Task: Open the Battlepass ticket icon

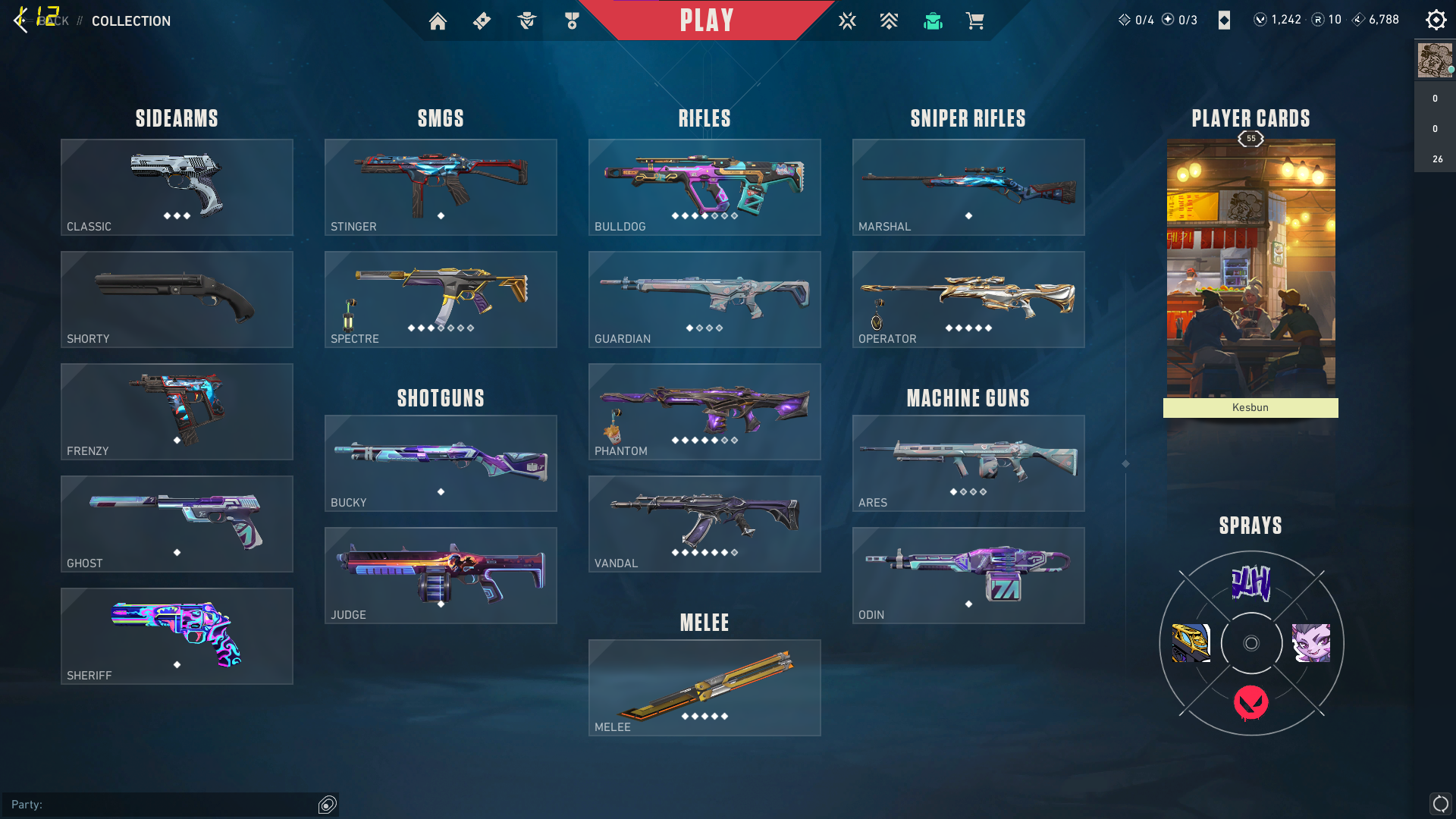Action: tap(482, 20)
